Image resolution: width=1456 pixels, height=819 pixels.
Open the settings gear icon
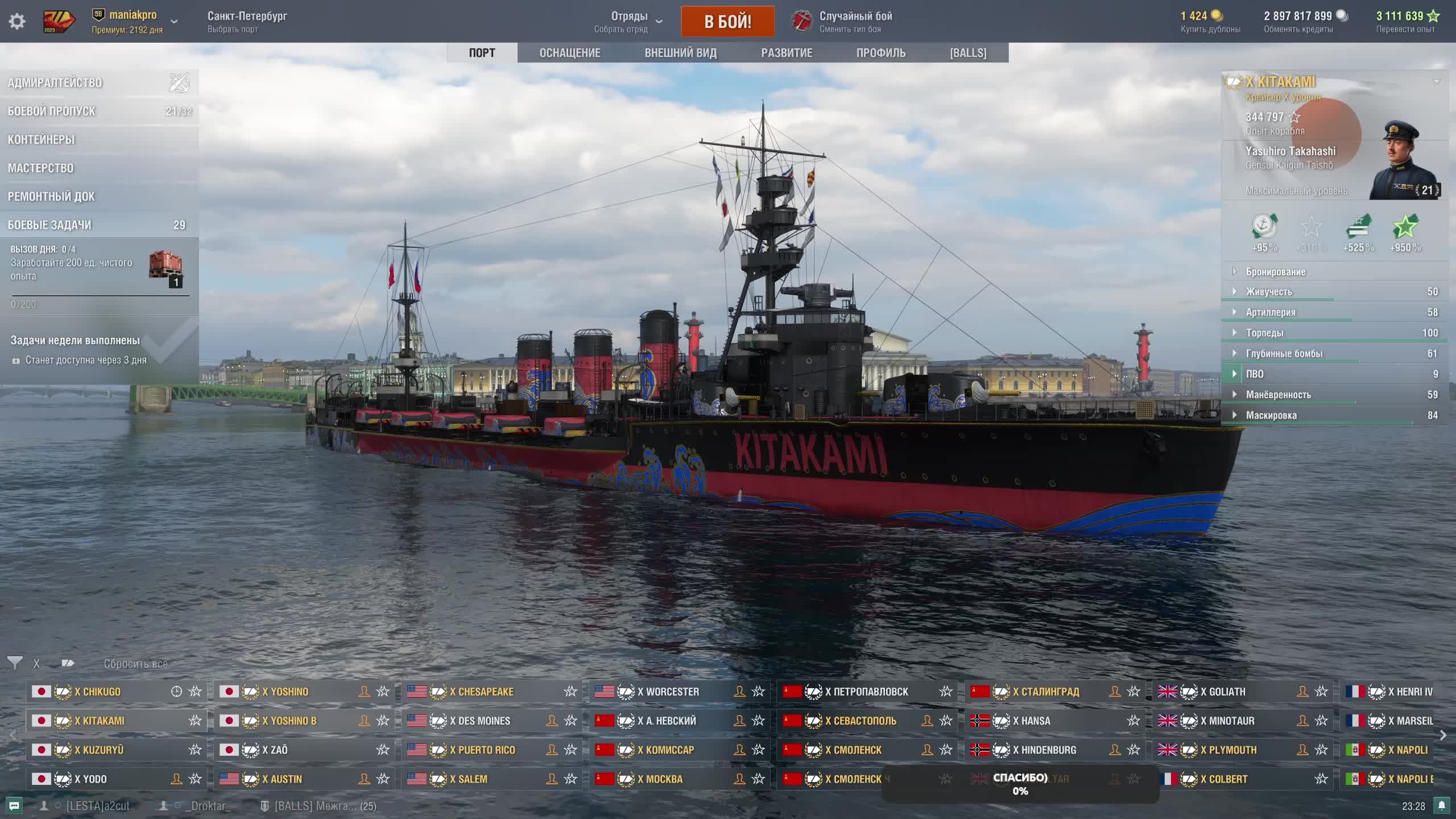(17, 22)
